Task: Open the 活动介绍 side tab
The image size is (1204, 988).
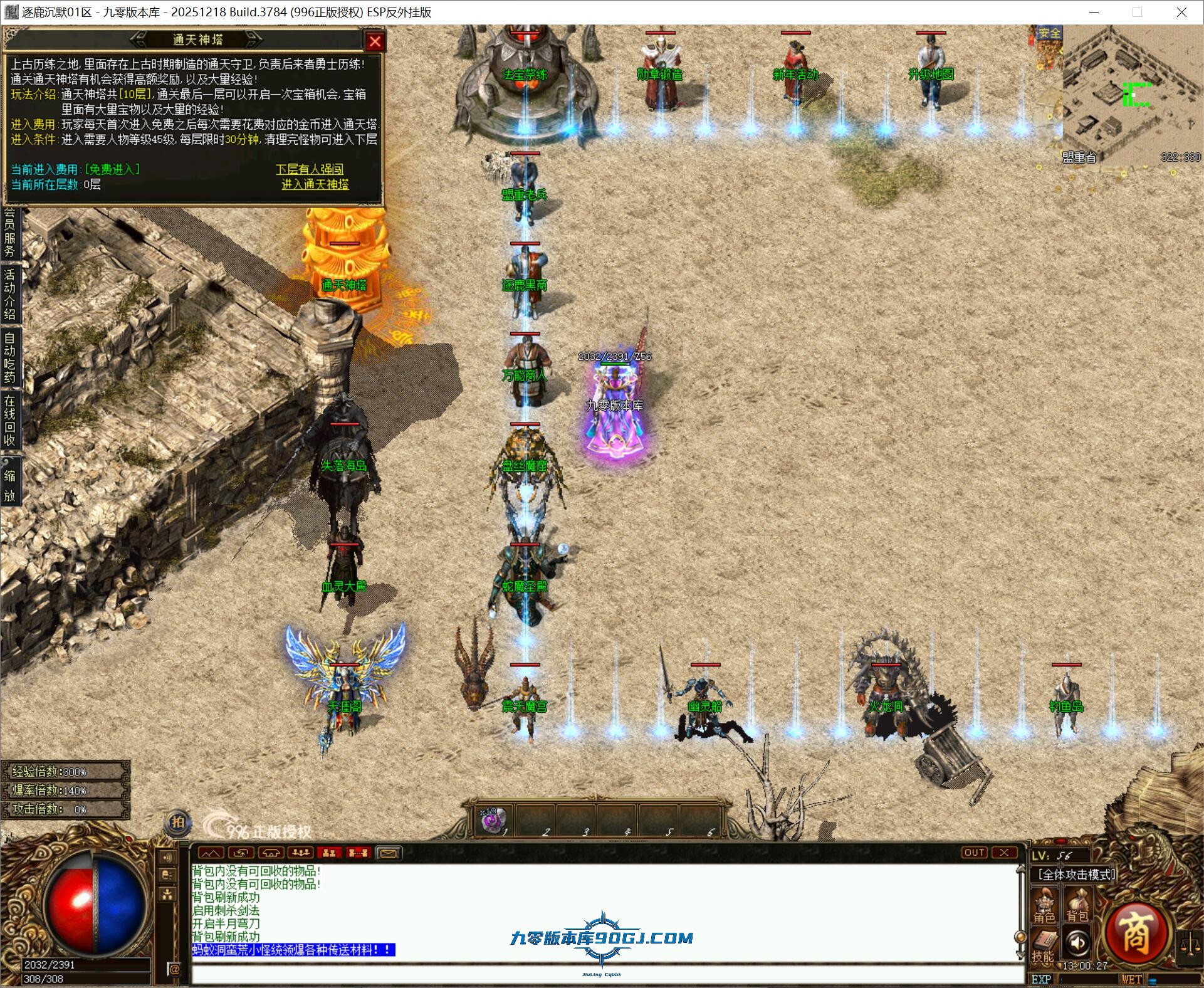Action: tap(9, 294)
